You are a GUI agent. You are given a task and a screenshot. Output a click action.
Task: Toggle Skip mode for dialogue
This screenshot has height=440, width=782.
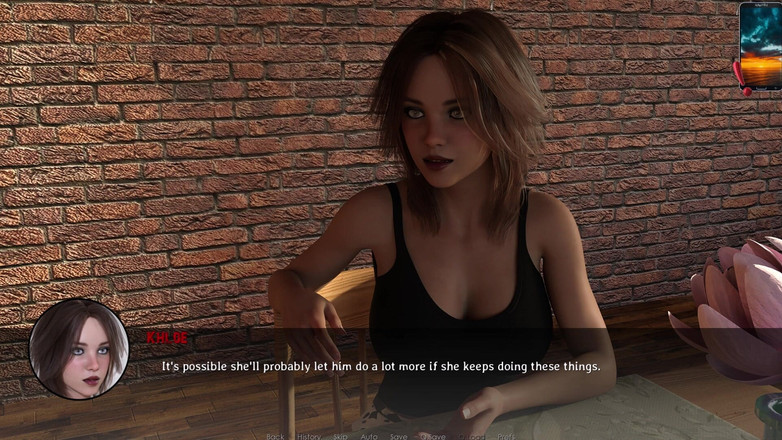340,436
